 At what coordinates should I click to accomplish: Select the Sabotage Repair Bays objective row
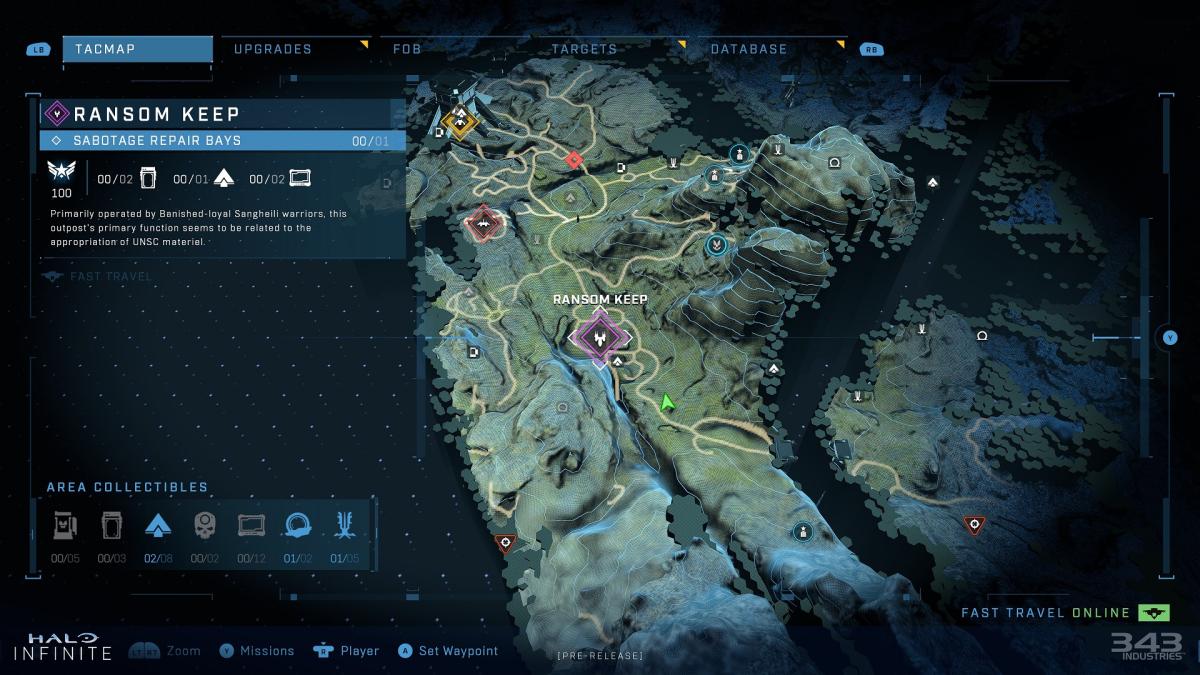(222, 141)
